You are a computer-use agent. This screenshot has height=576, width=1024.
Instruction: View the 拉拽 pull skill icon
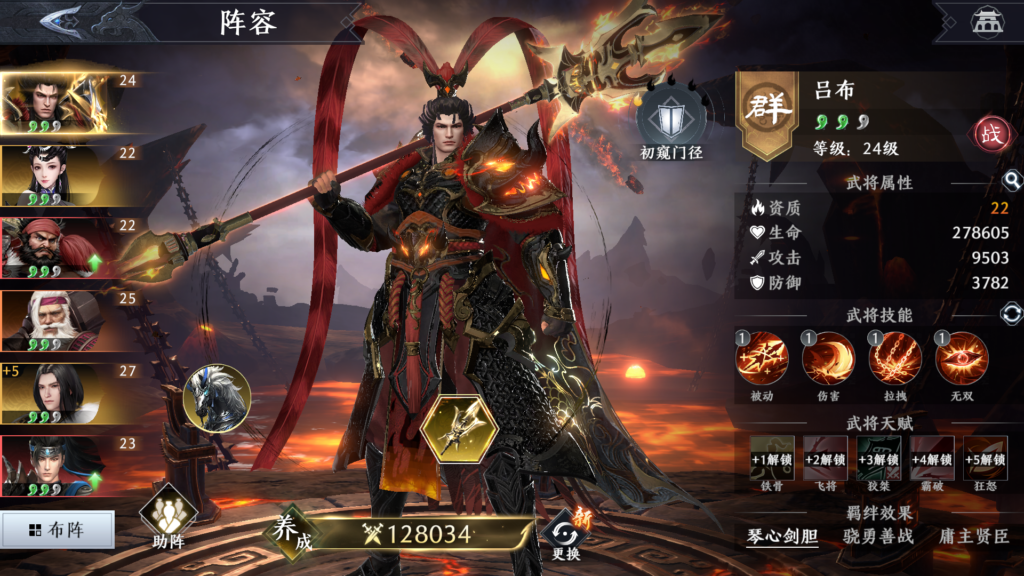click(x=895, y=360)
